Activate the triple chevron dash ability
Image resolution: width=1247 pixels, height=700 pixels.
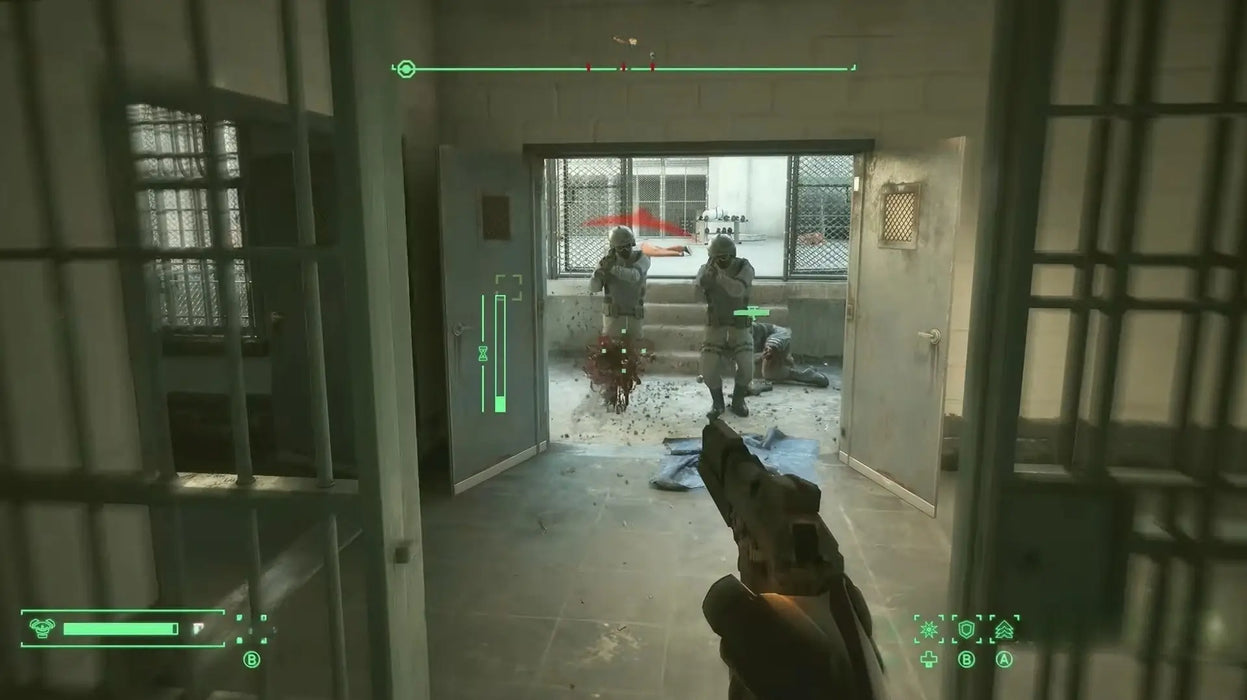1004,629
